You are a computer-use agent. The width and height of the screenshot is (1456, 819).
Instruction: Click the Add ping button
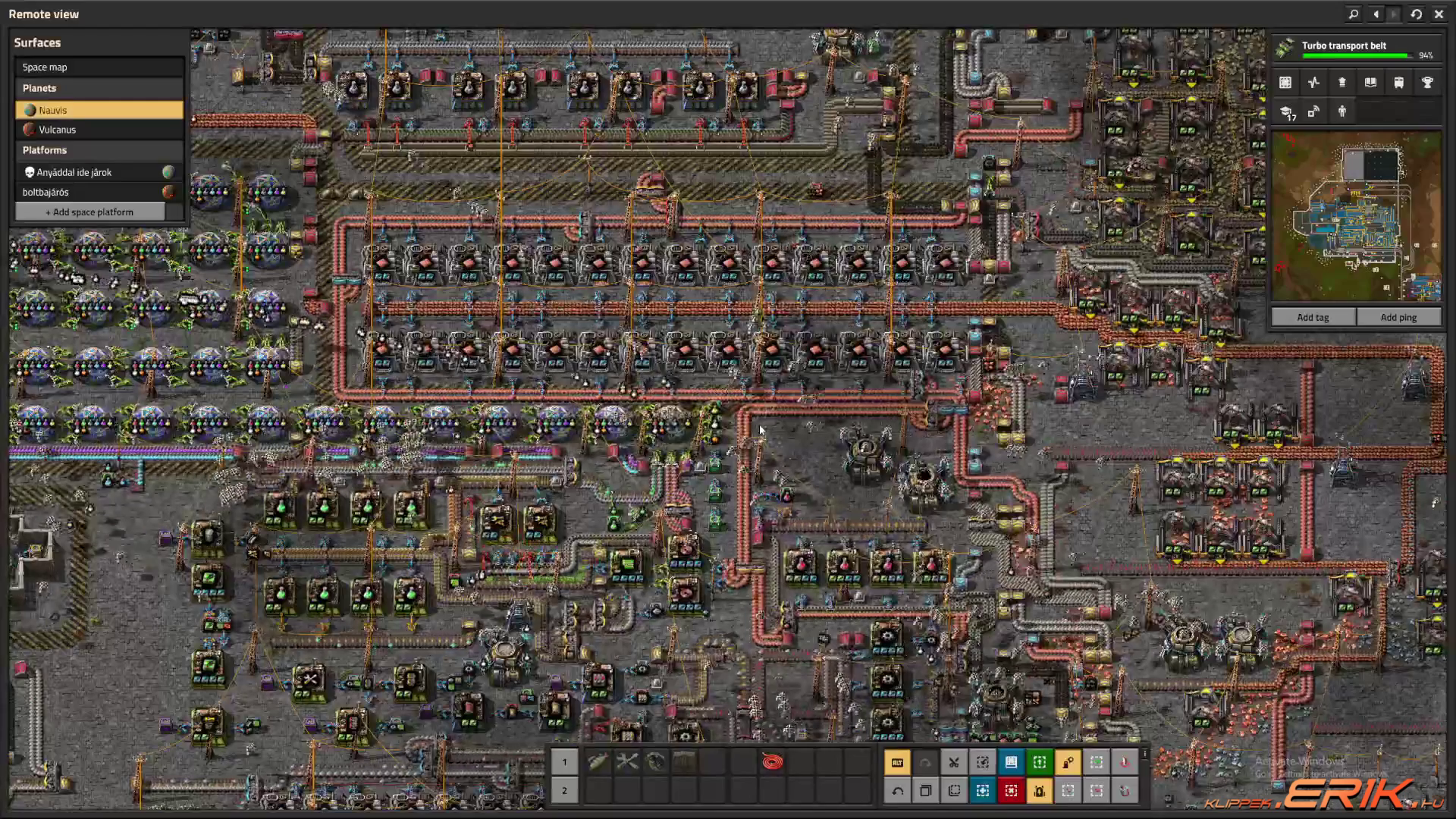pos(1398,317)
